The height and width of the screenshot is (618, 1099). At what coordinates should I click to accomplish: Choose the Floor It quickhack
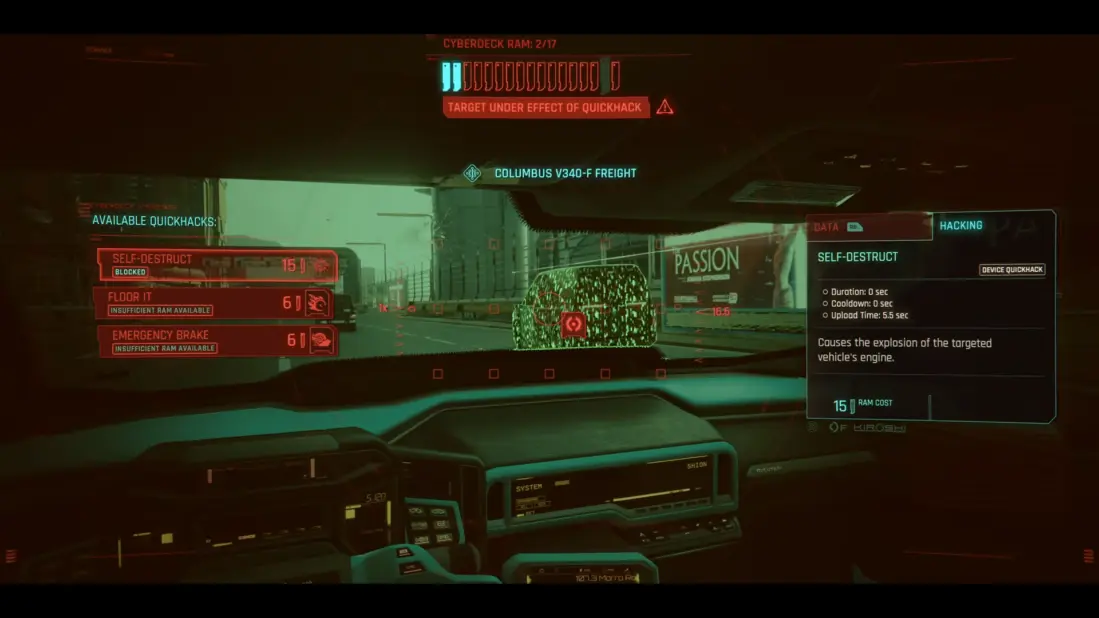coord(214,303)
